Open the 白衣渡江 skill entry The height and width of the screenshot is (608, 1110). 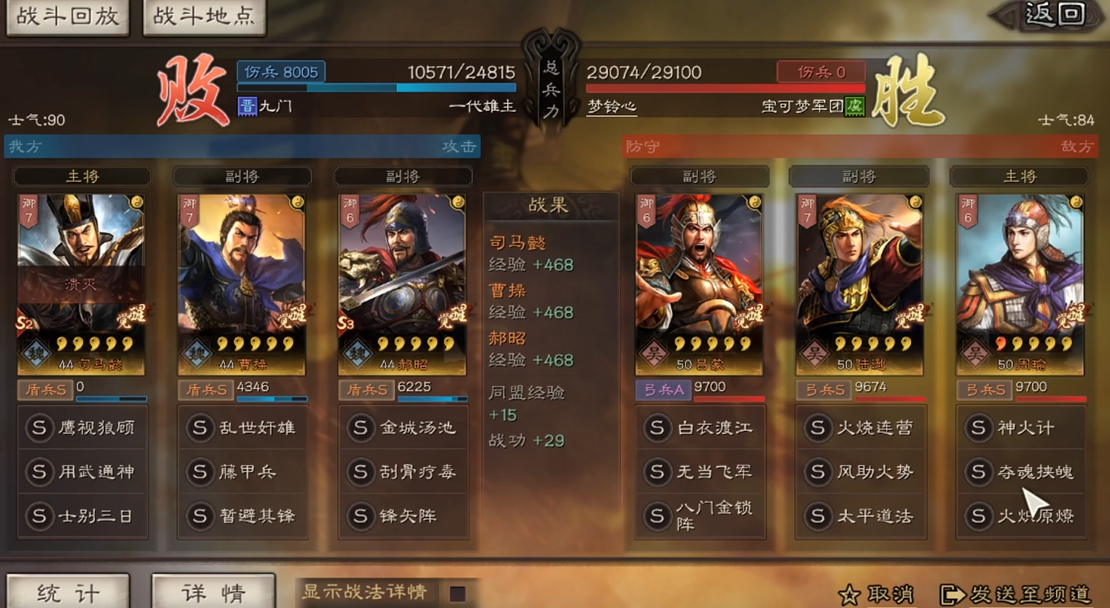tap(700, 428)
